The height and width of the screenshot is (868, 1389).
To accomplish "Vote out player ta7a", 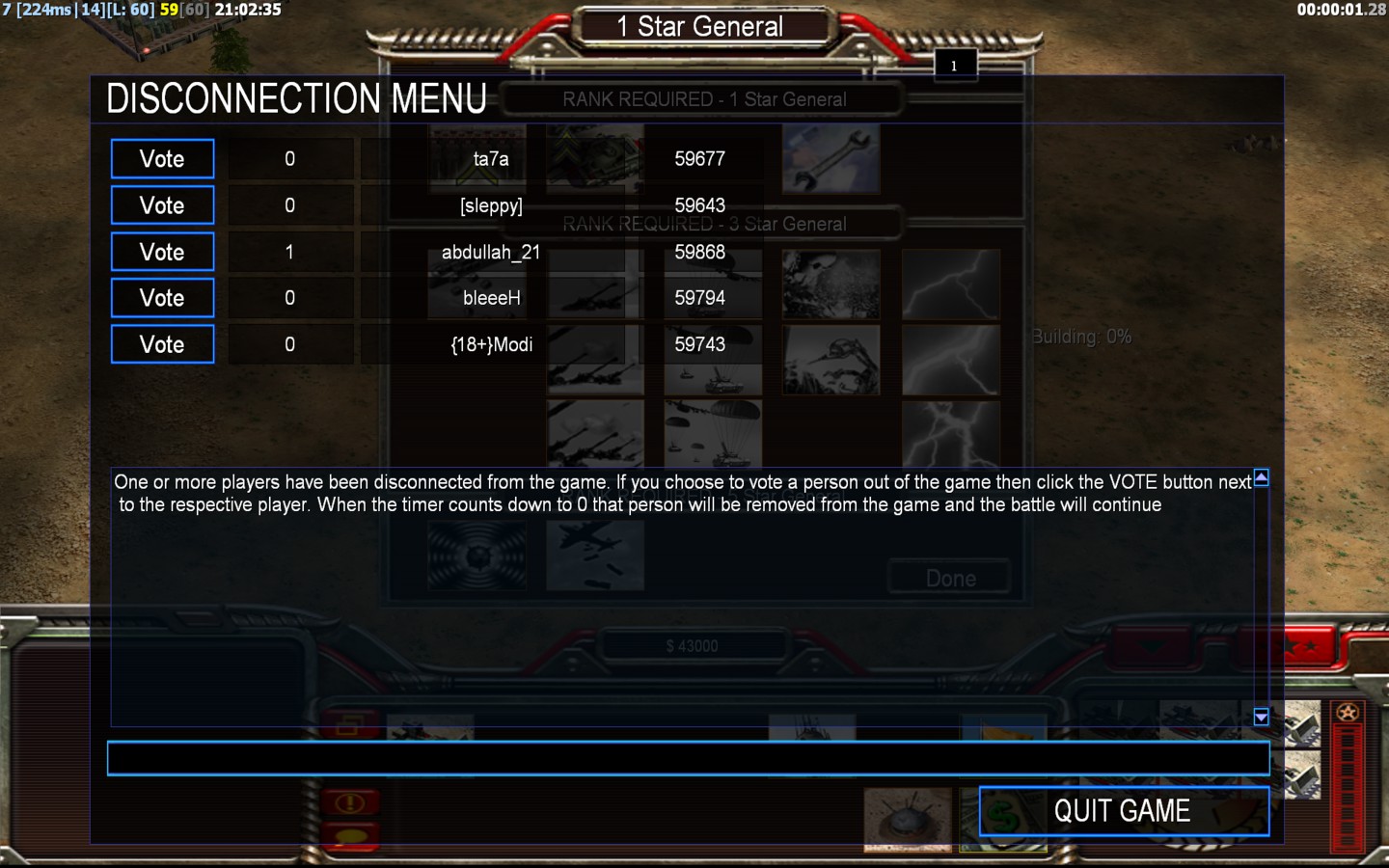I will coord(162,159).
